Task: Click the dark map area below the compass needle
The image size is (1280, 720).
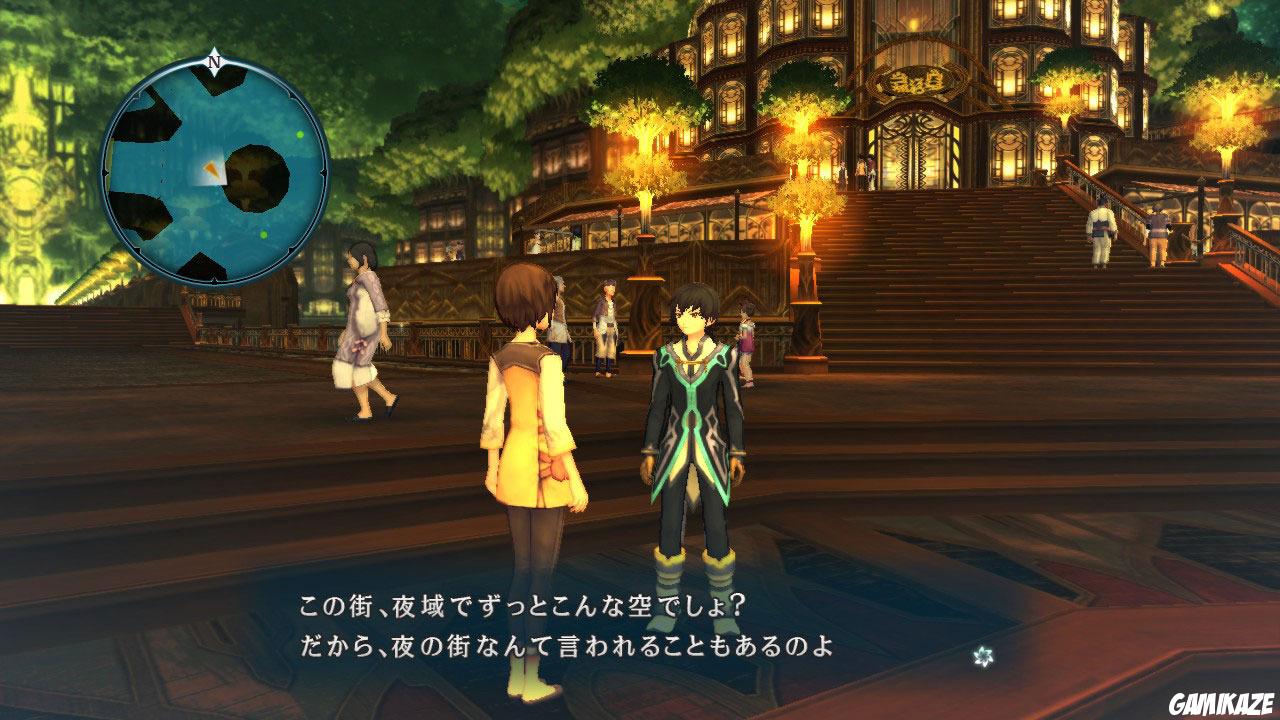Action: point(217,84)
